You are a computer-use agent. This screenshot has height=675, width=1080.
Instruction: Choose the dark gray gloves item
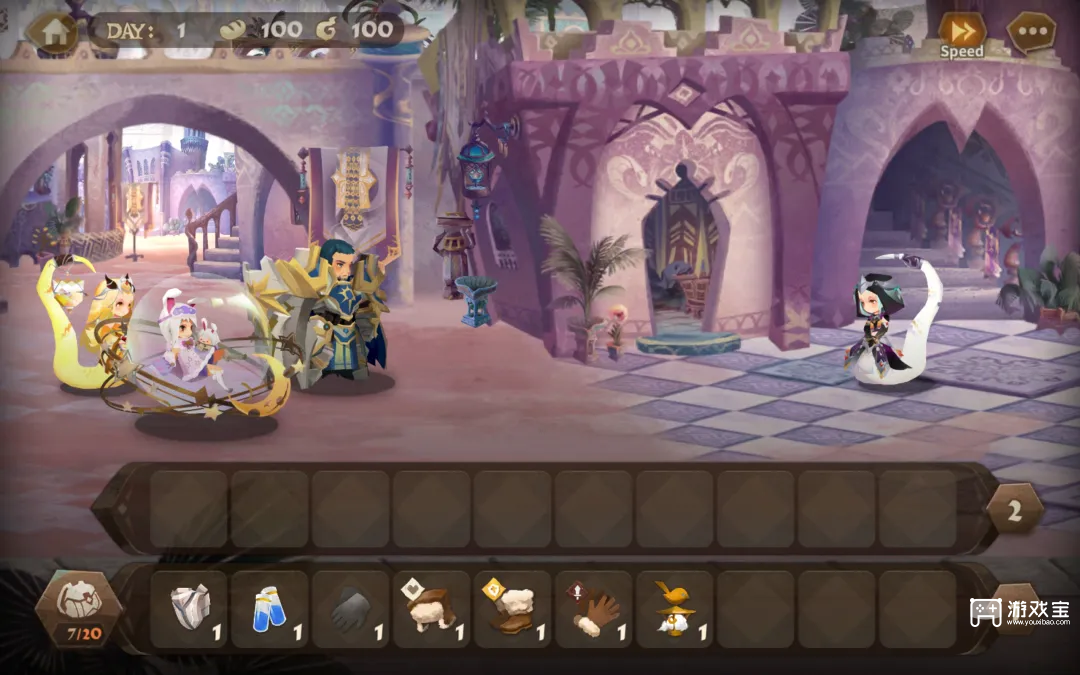click(x=351, y=609)
